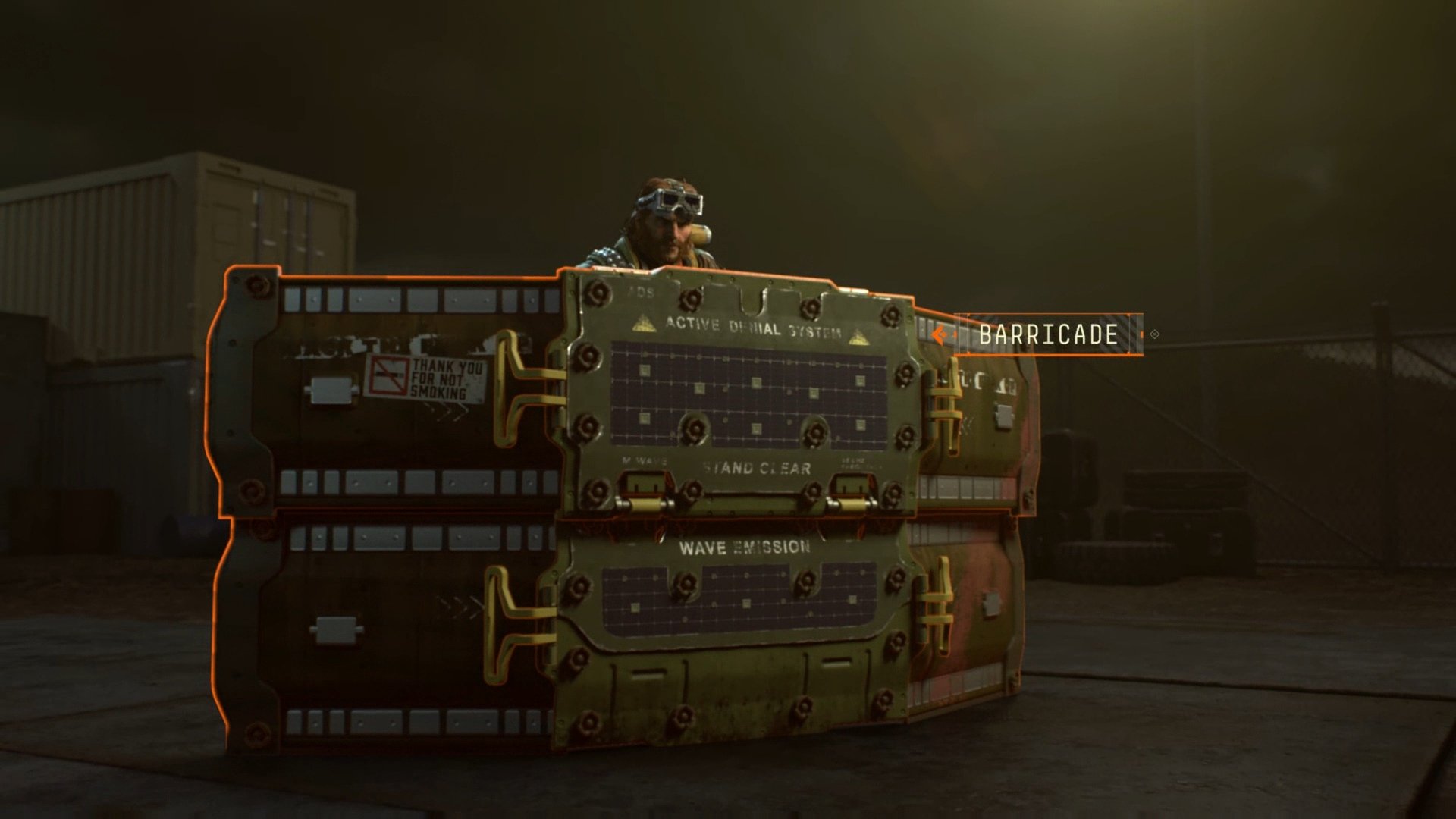Viewport: 1456px width, 819px height.
Task: Click the small diamond icon right of BARRICADE label
Action: tap(1153, 332)
